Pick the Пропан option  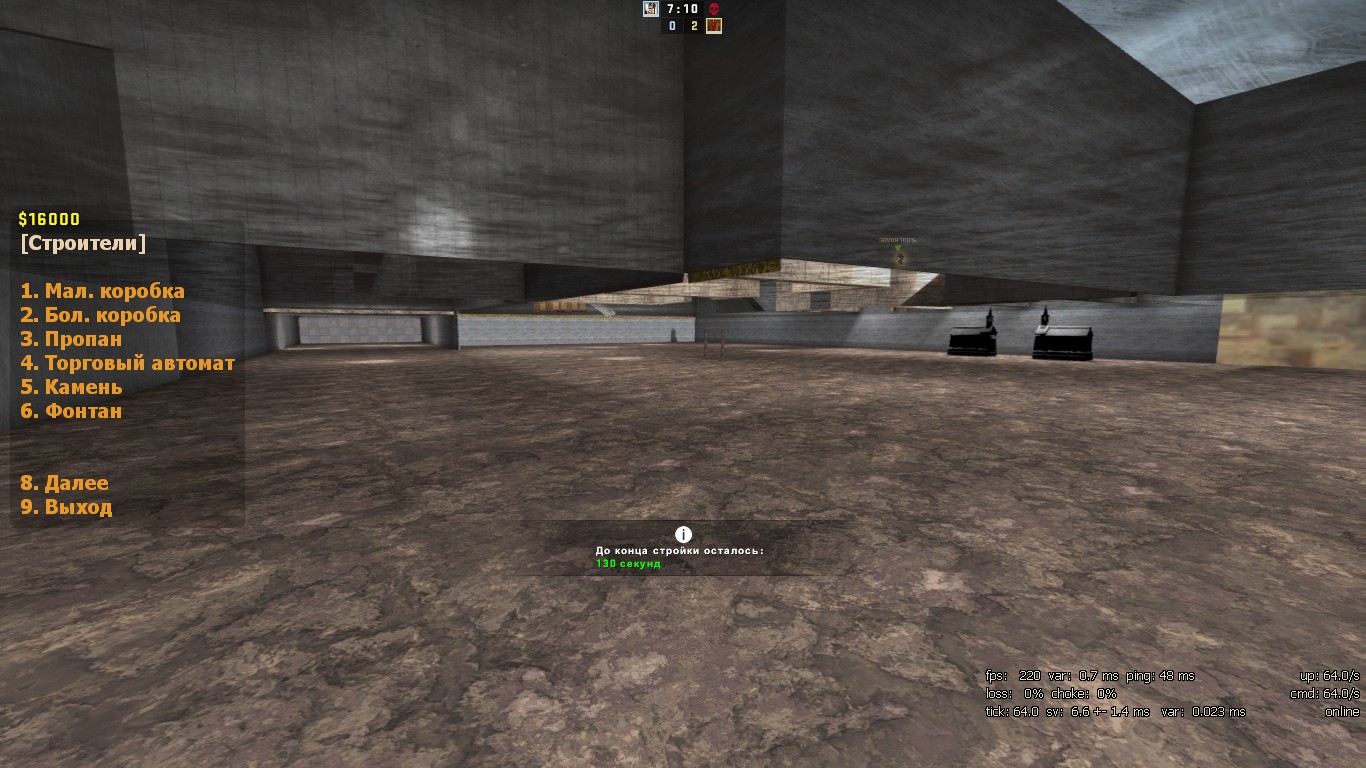[x=71, y=339]
